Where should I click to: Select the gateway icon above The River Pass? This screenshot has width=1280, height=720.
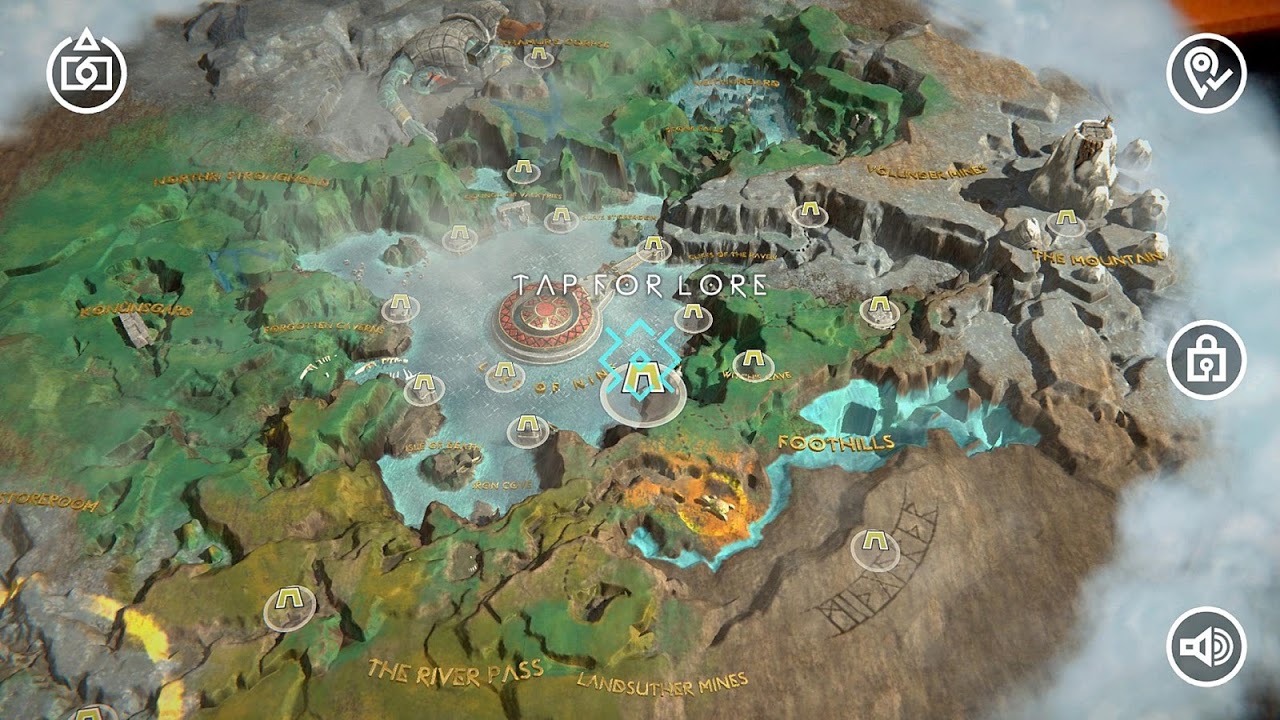[288, 600]
